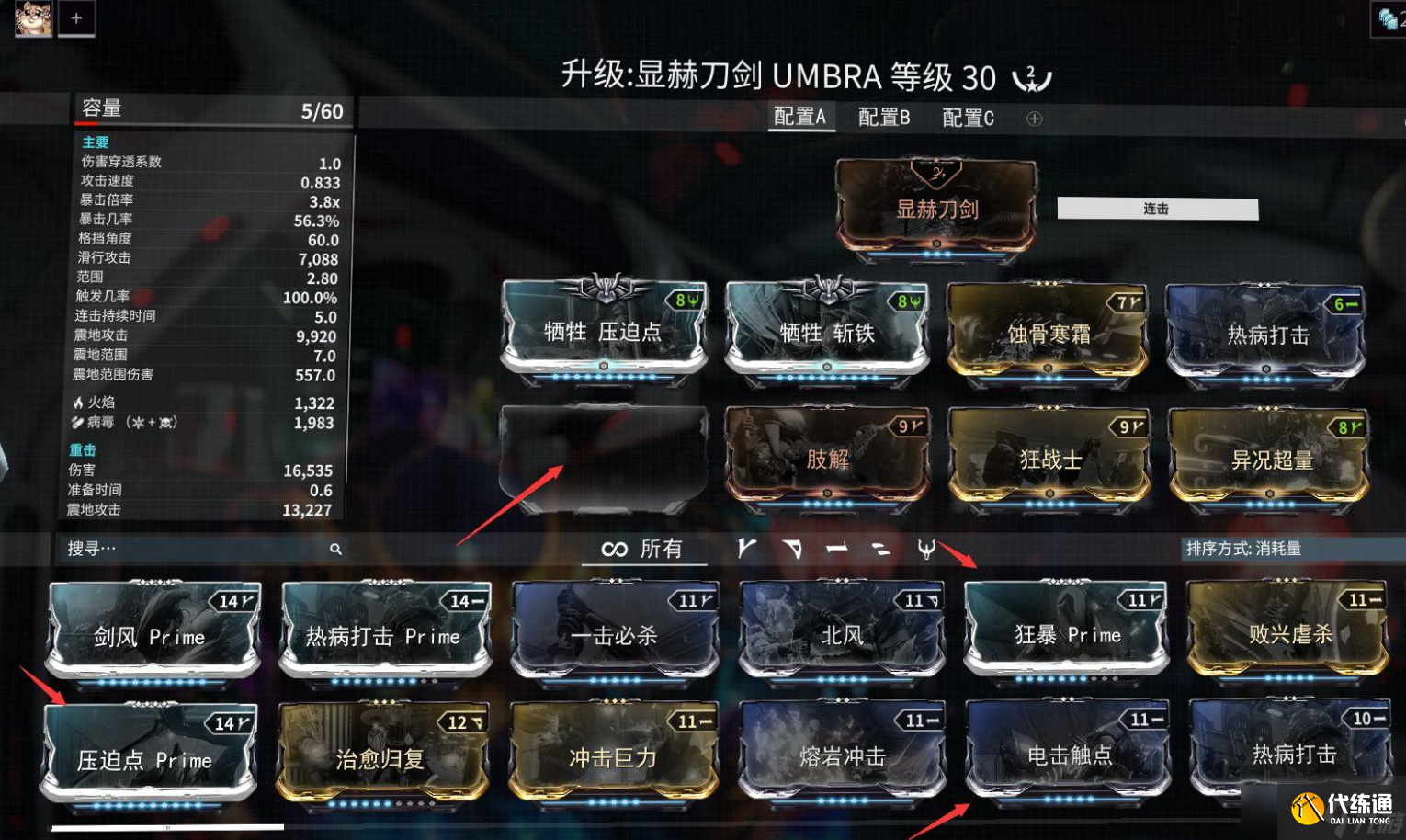Toggle the 连击 stance option
The height and width of the screenshot is (840, 1406).
click(x=1156, y=209)
